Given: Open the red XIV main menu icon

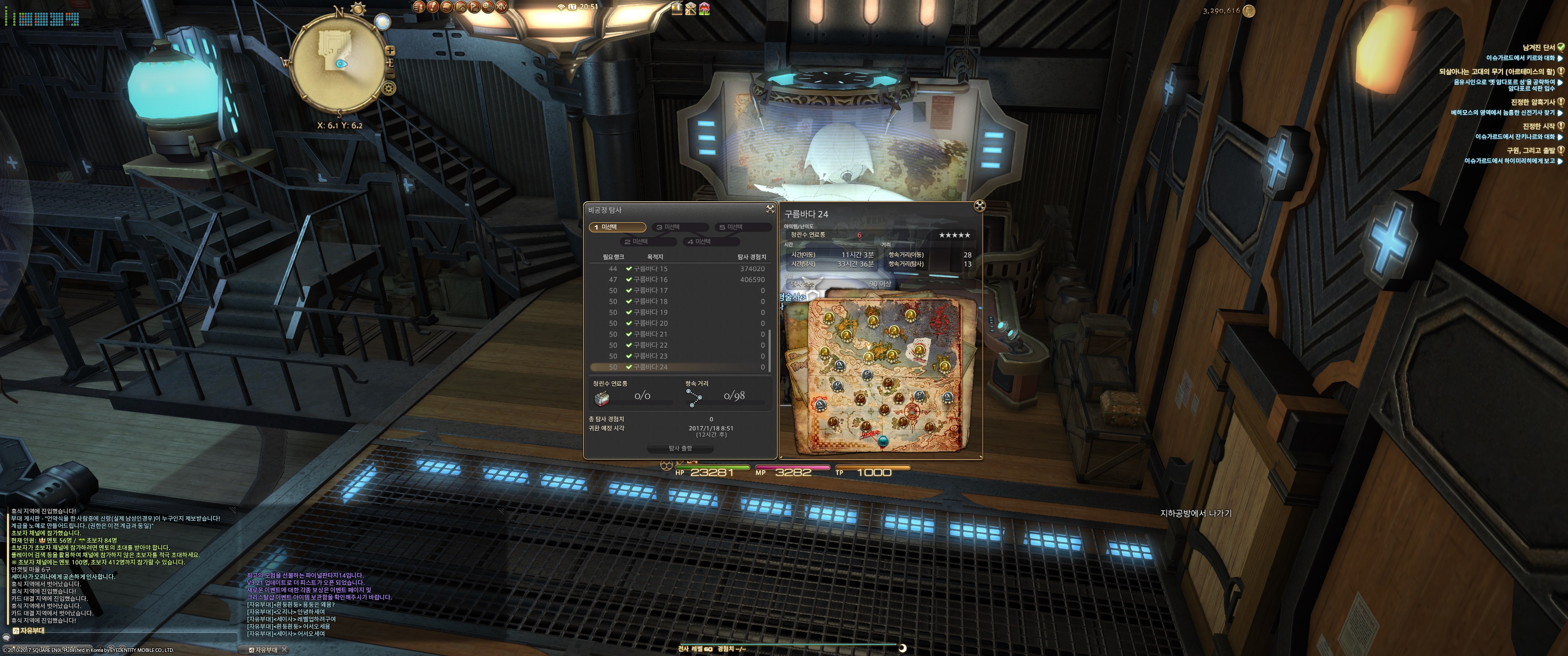Looking at the screenshot, I should (501, 7).
